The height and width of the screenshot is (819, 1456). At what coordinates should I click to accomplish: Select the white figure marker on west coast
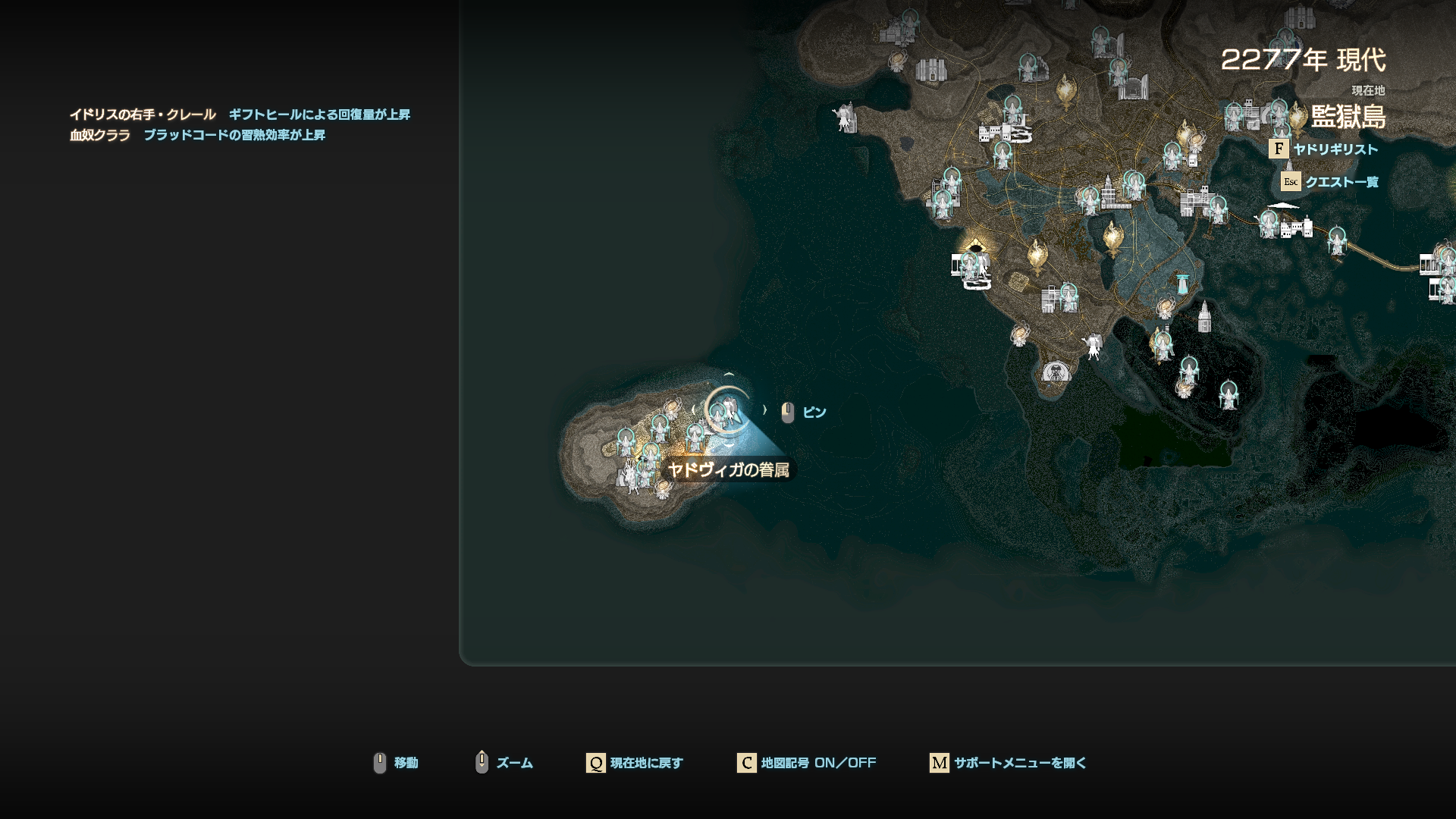(844, 118)
